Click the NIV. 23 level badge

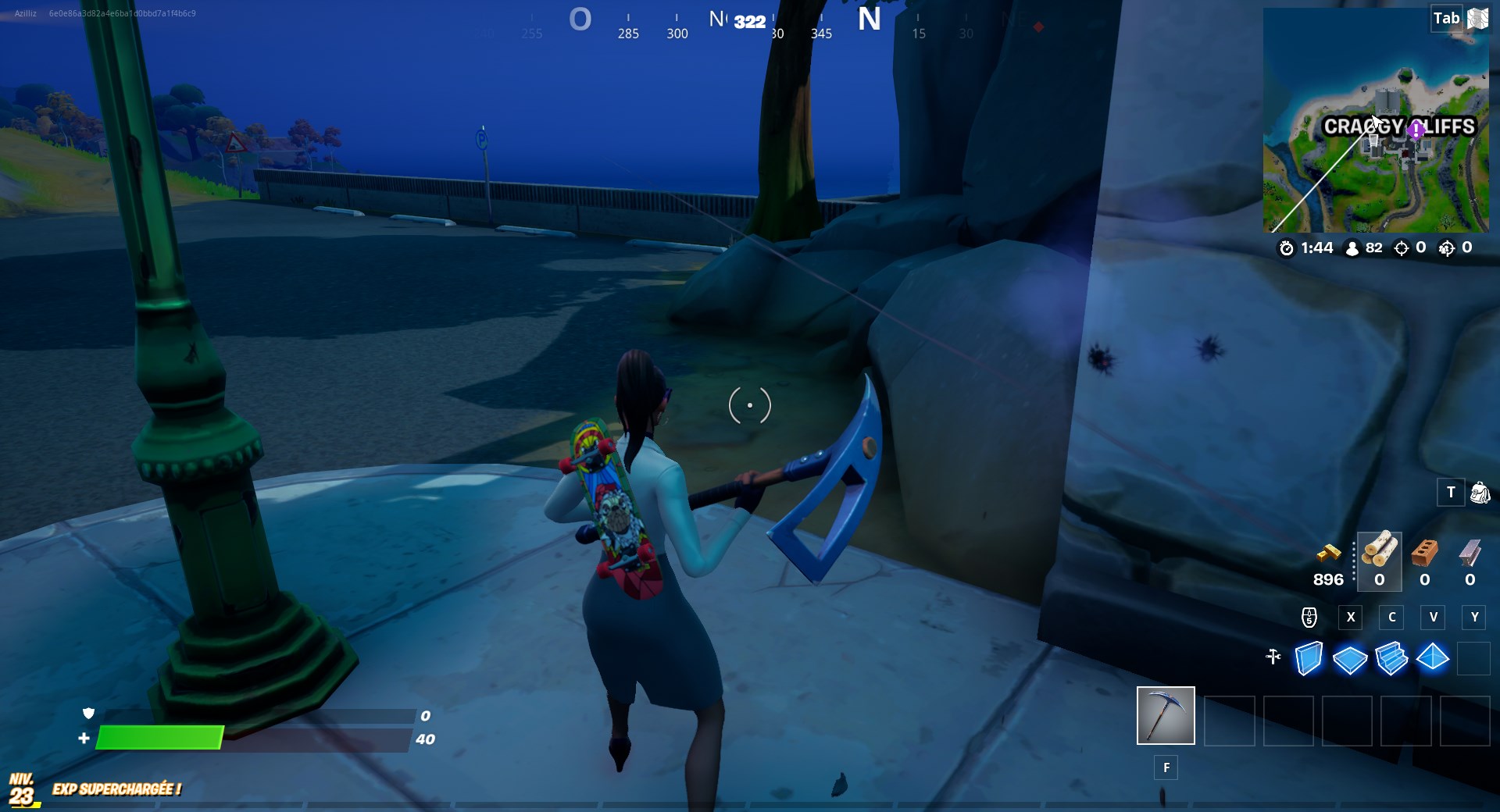click(20, 789)
